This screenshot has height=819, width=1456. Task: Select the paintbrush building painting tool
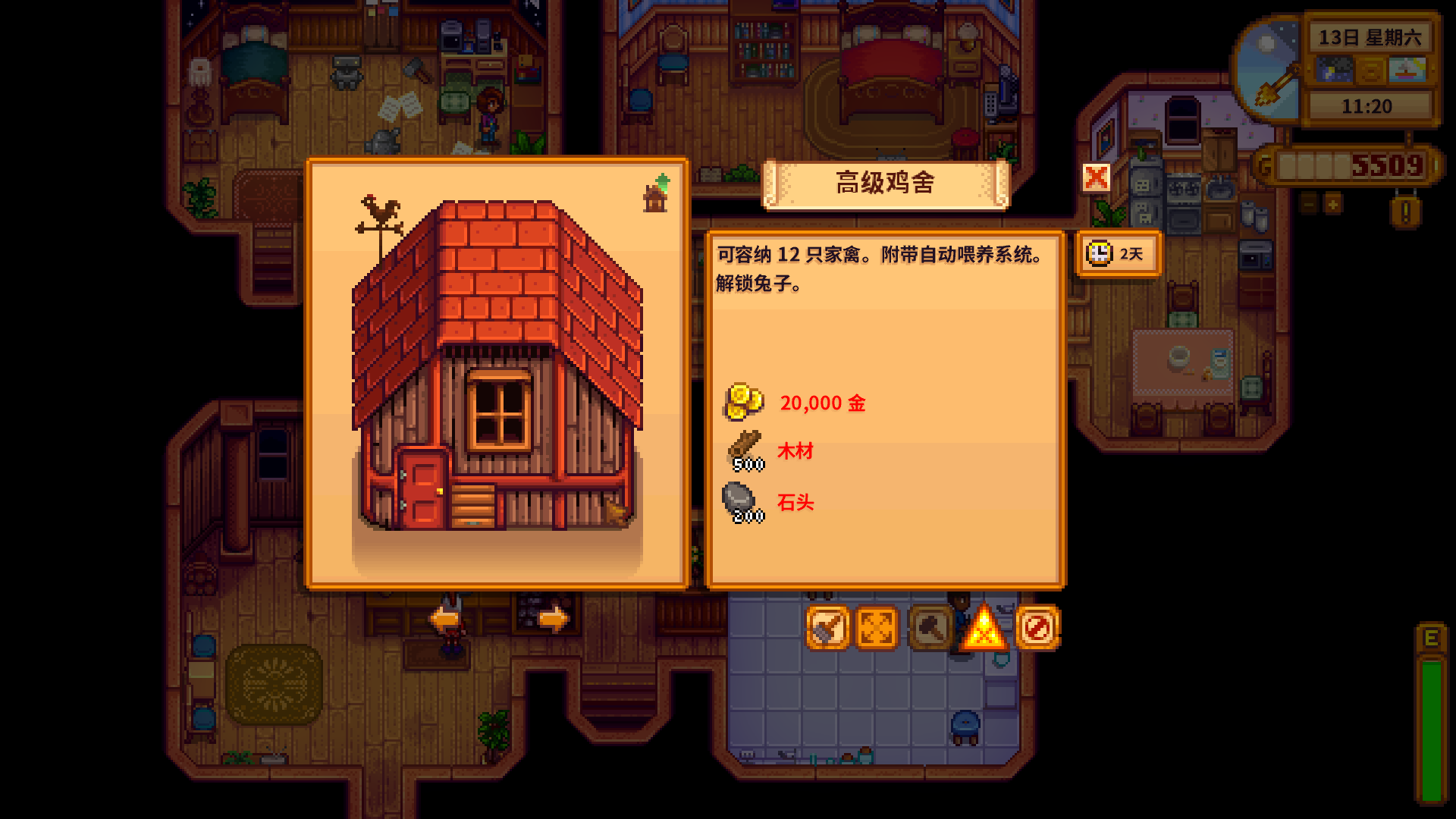827,628
